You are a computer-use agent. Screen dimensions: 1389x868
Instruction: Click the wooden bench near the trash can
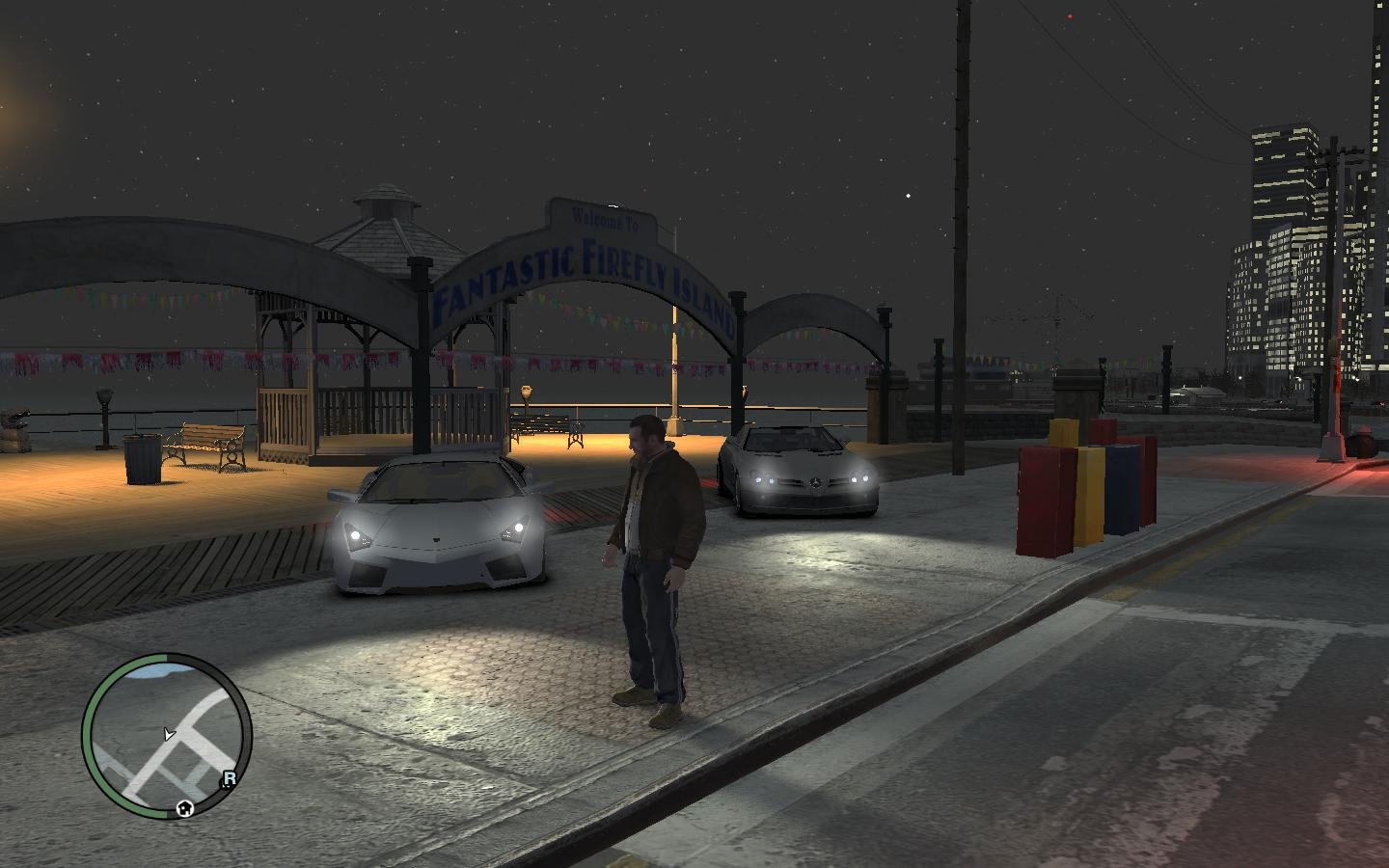pyautogui.click(x=204, y=442)
